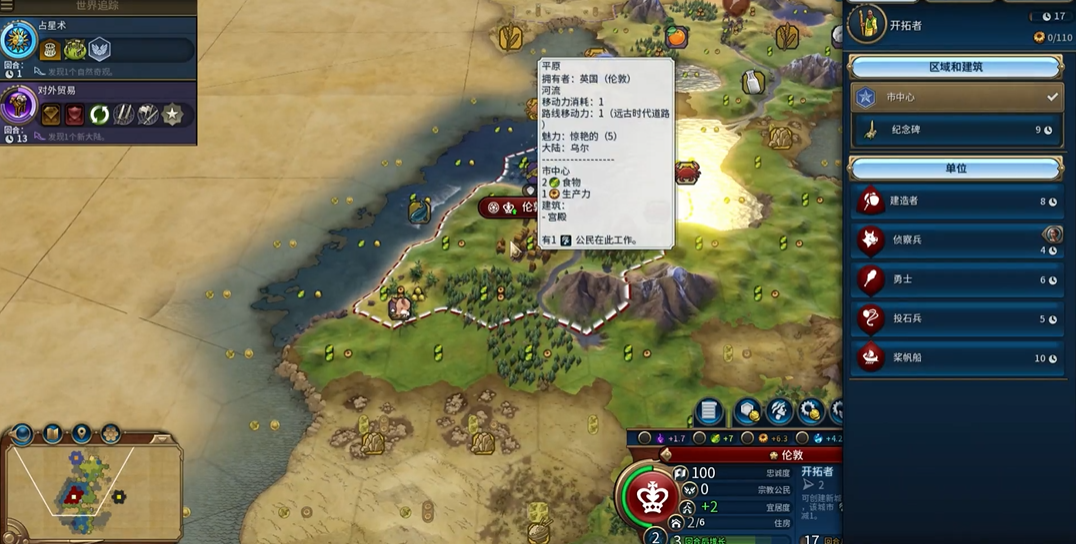Open the minimap map pin button
This screenshot has height=544, width=1076.
[x=81, y=433]
